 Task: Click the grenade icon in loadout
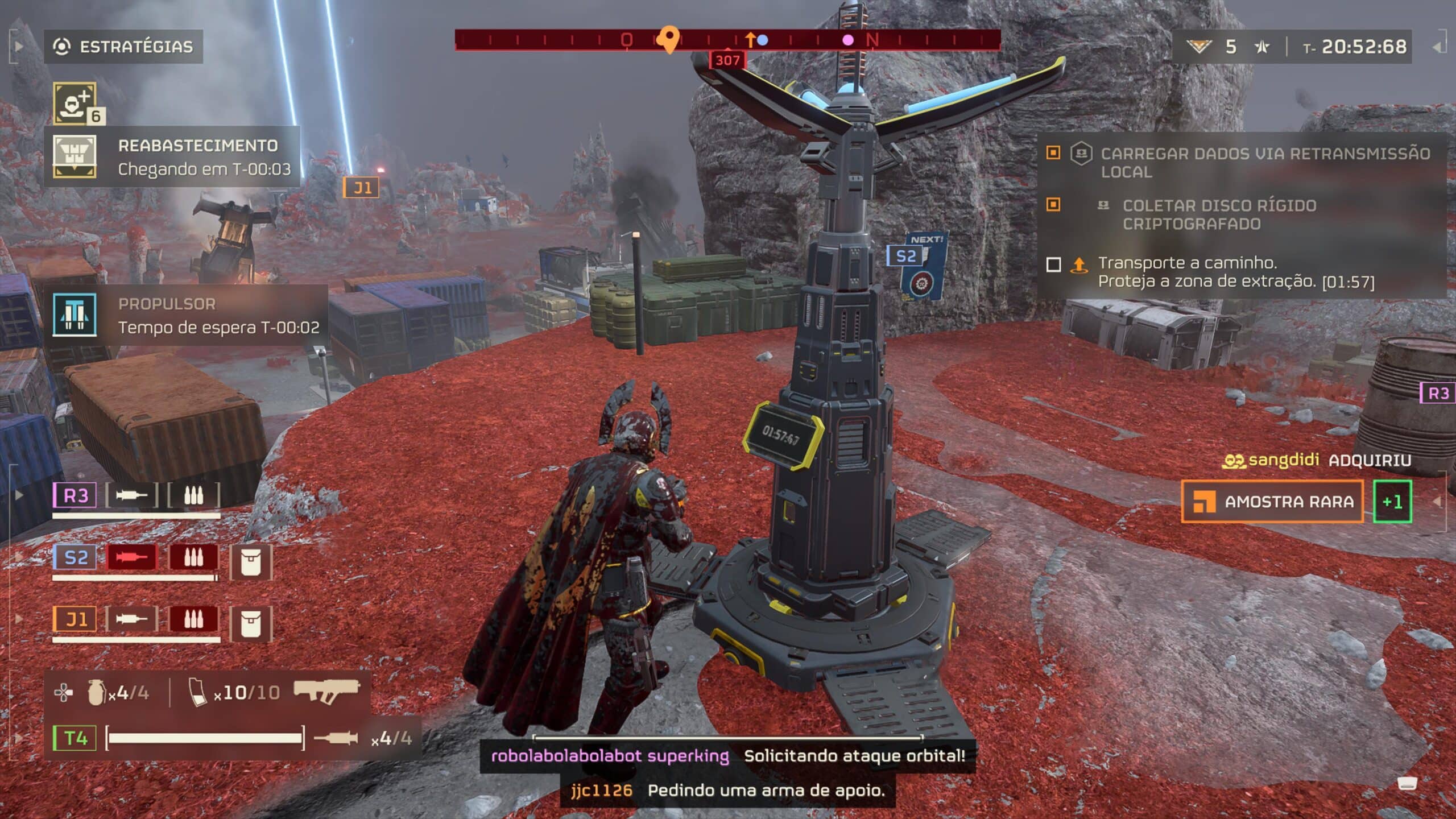pos(96,692)
